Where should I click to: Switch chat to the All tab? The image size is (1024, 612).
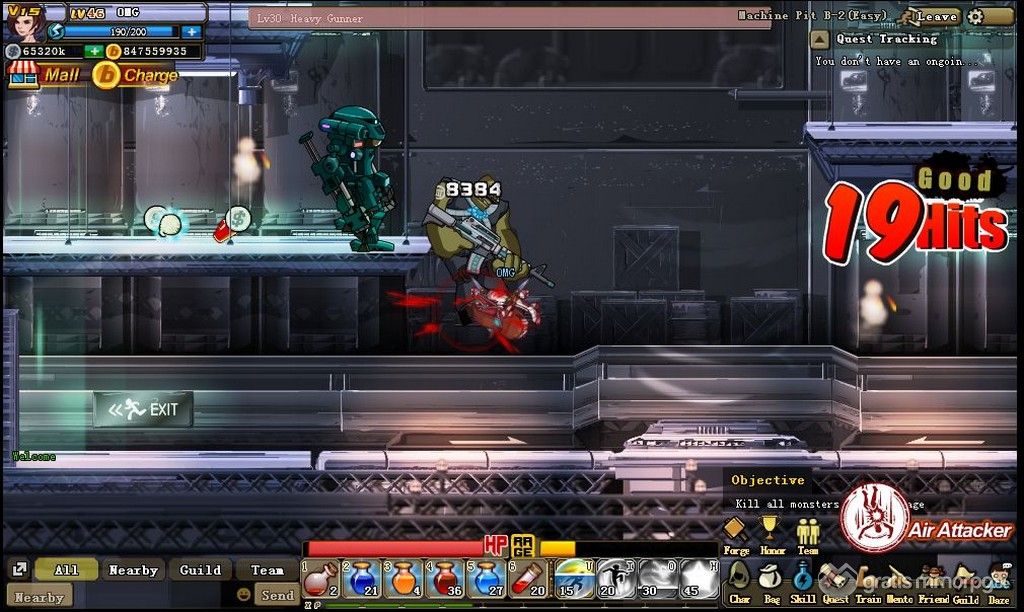point(67,570)
